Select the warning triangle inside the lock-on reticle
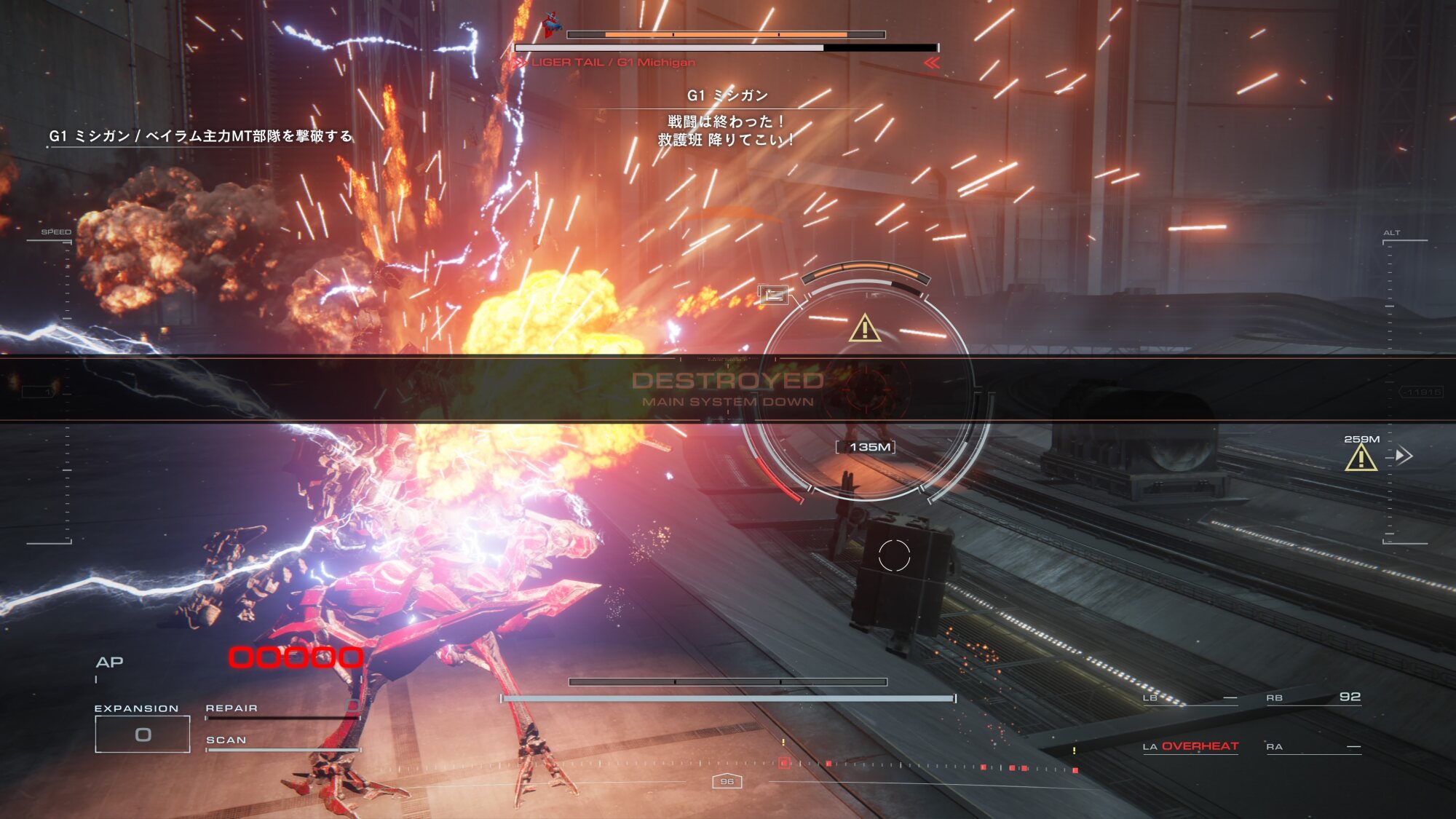The width and height of the screenshot is (1456, 819). (x=865, y=329)
